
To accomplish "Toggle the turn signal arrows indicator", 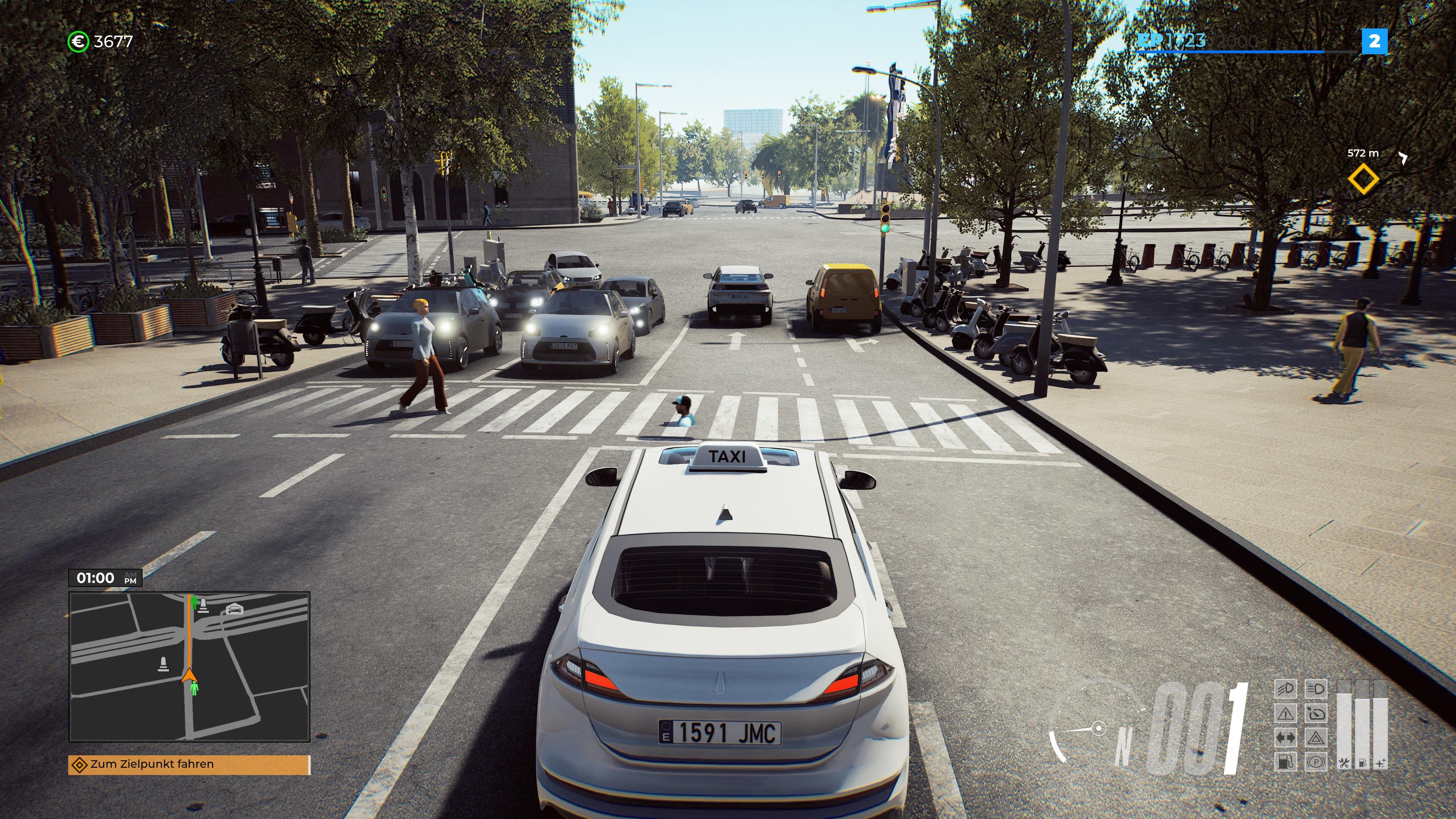I will coord(1286,737).
